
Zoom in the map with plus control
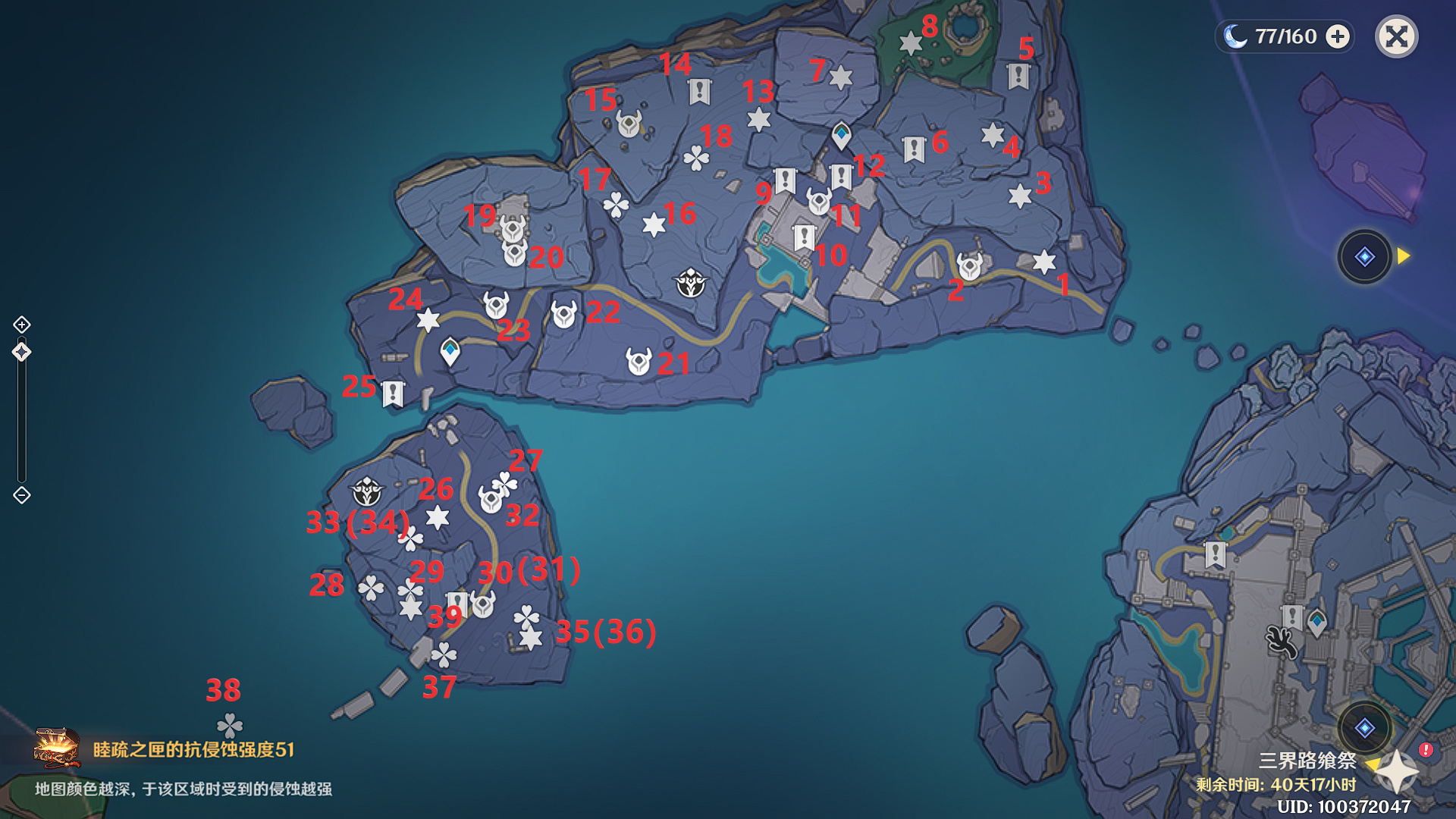click(x=22, y=325)
